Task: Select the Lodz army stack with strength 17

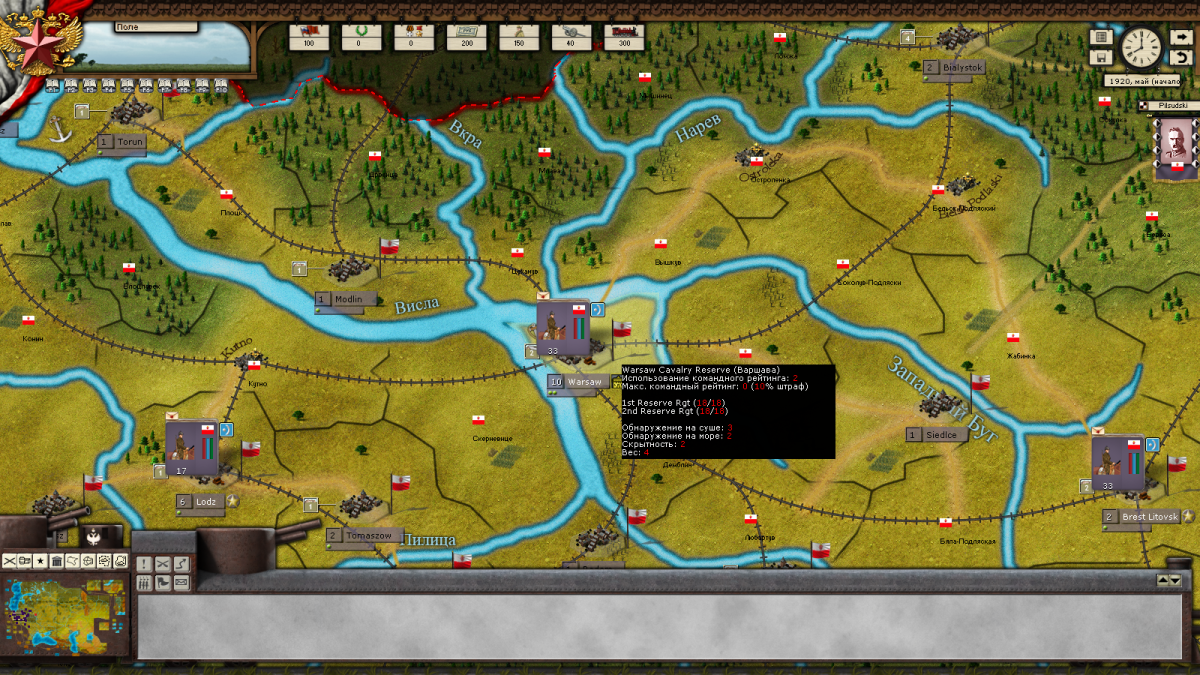Action: [x=190, y=448]
